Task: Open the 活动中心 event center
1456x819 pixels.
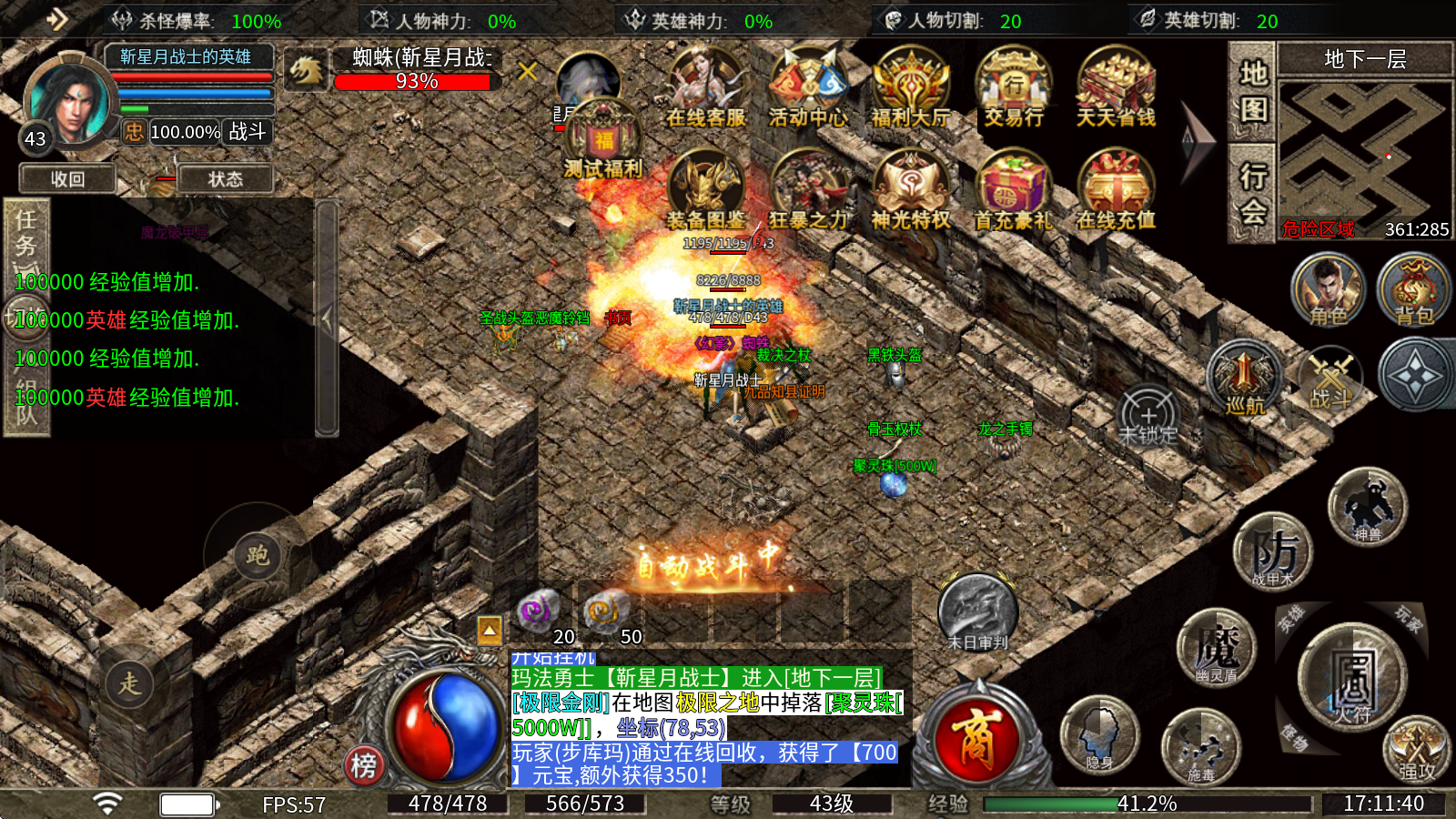Action: (x=808, y=88)
